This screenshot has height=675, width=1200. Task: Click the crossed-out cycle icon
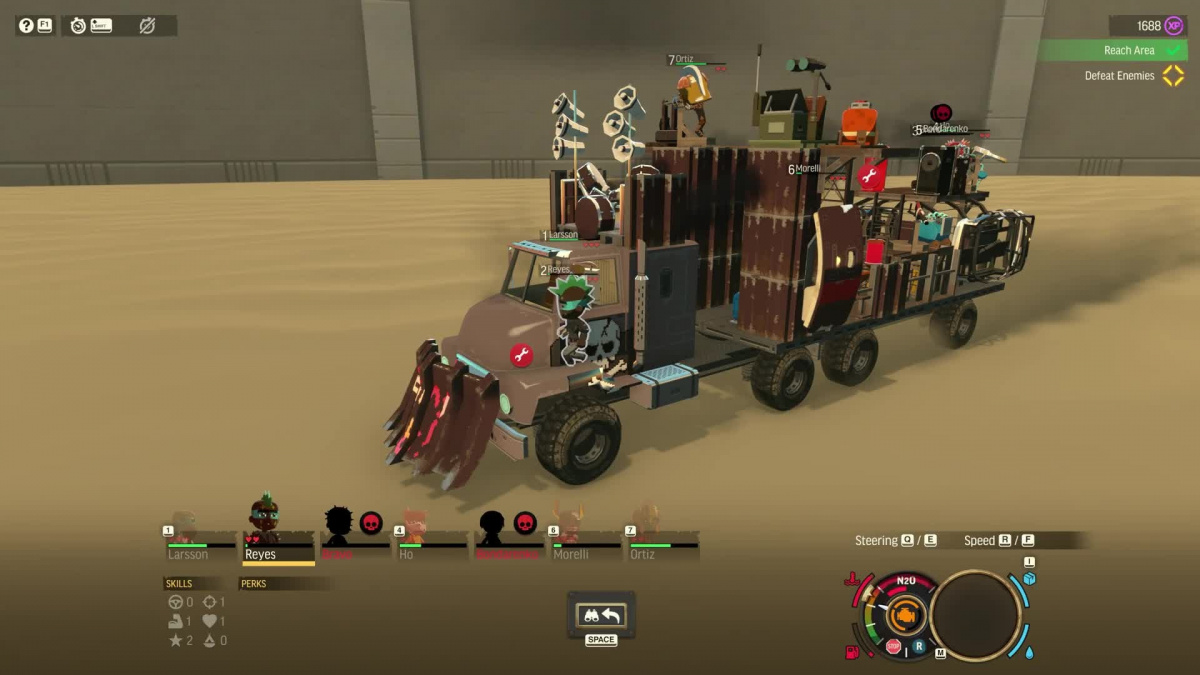coord(147,25)
